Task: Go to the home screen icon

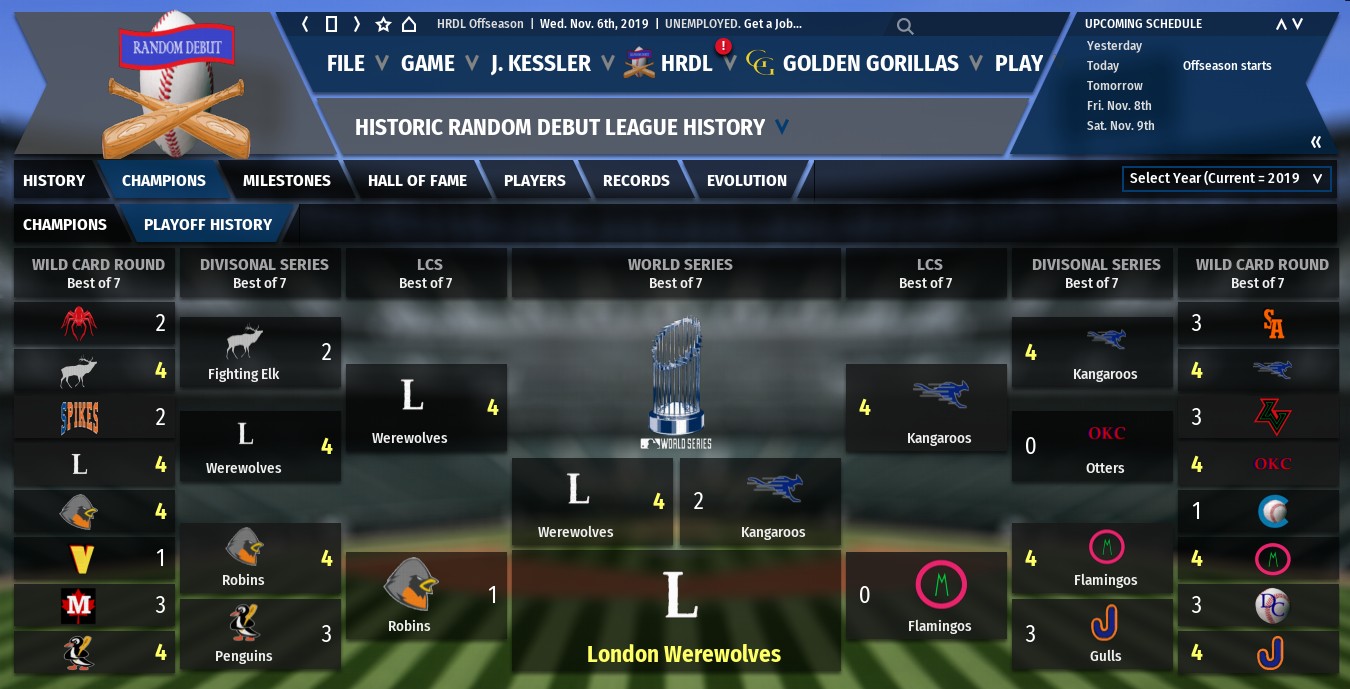Action: 408,24
